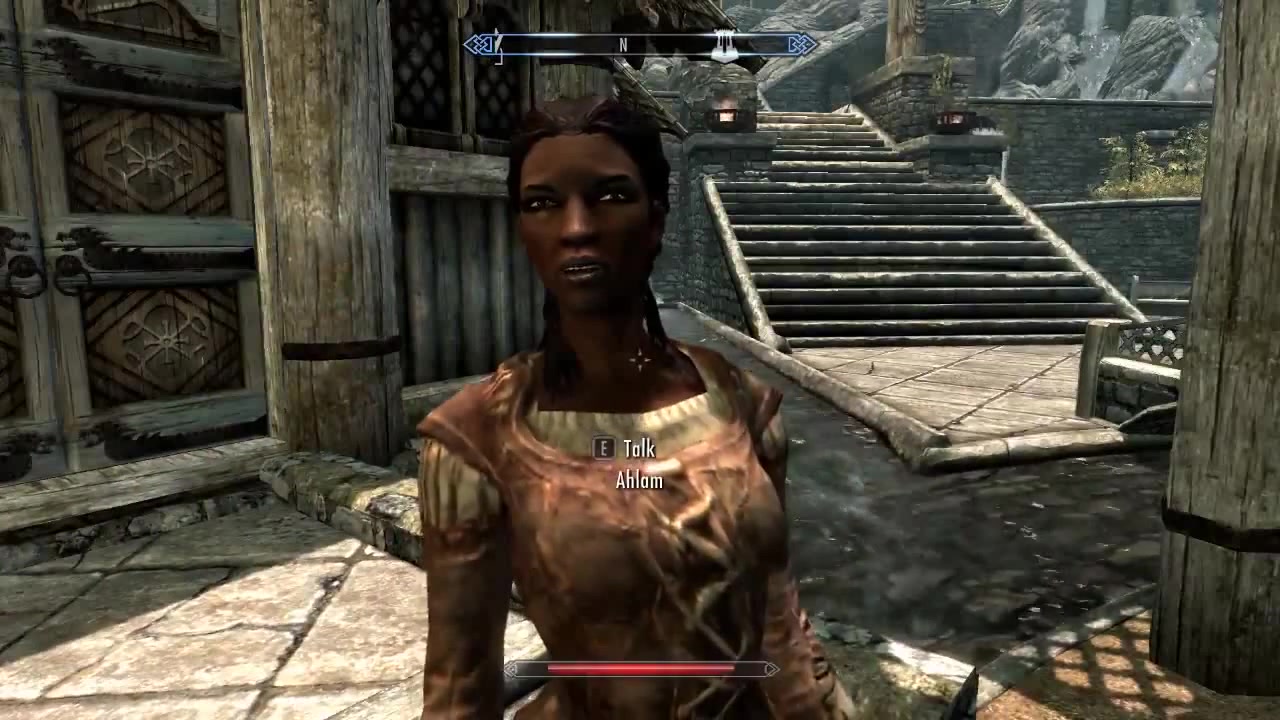Select the N north indicator on the compass

click(622, 45)
